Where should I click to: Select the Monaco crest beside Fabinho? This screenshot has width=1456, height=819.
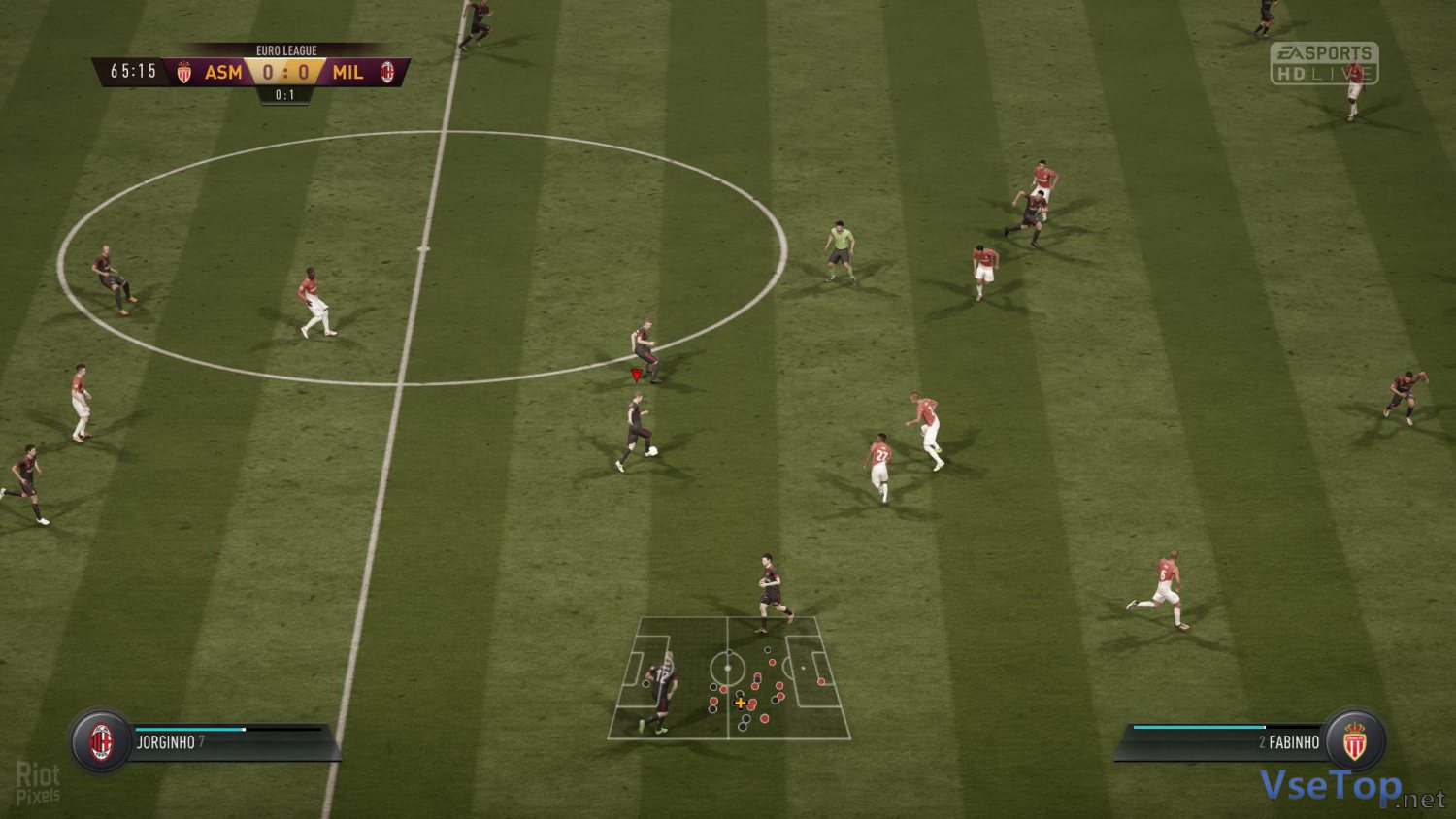pos(1354,742)
